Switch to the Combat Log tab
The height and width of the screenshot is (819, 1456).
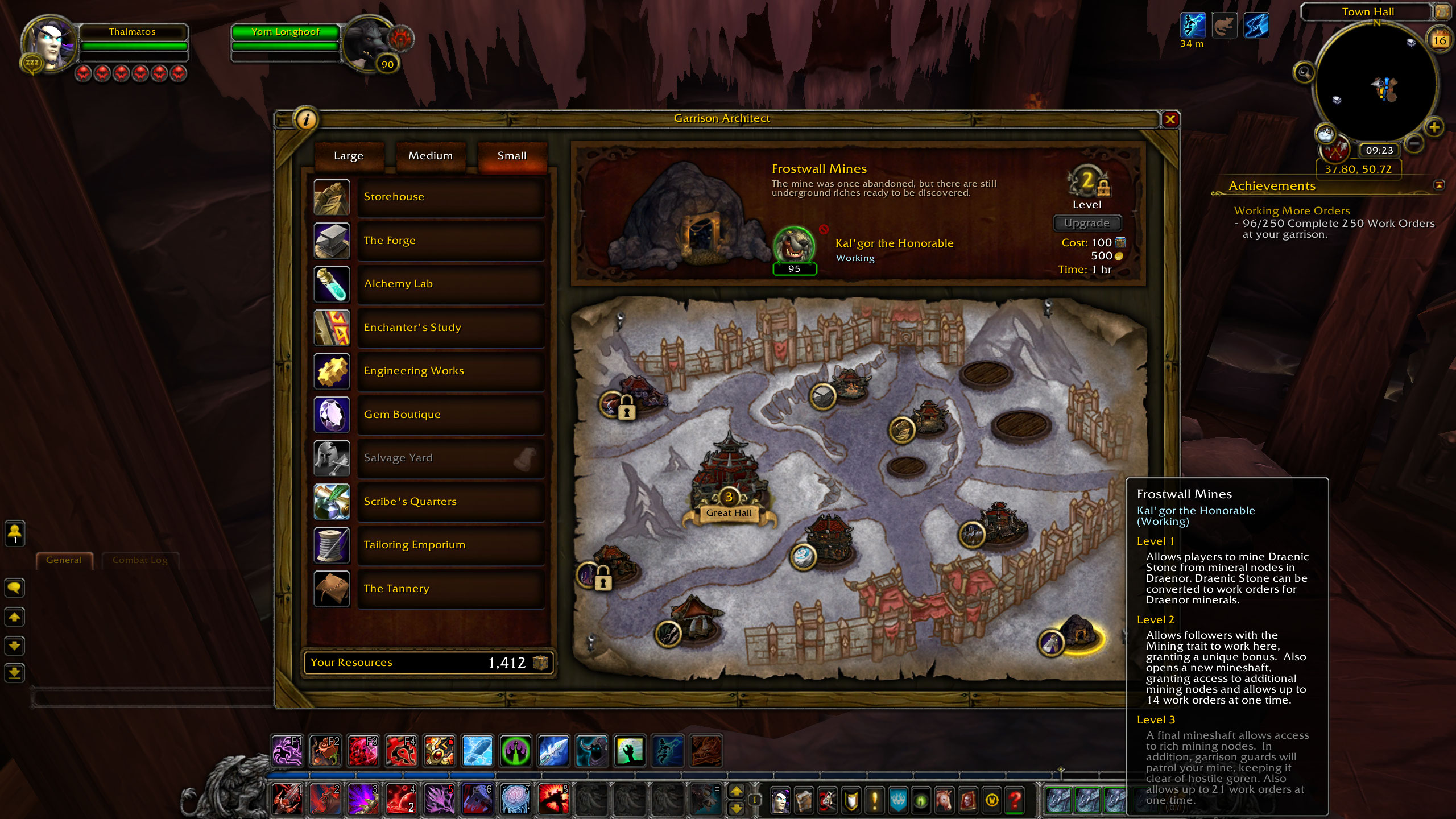(140, 560)
